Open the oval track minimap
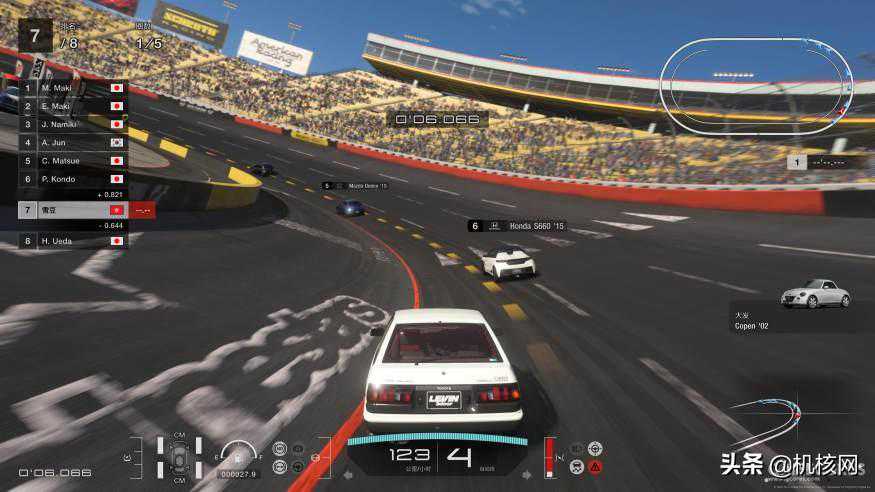Screen dimensions: 875x492 click(x=757, y=79)
